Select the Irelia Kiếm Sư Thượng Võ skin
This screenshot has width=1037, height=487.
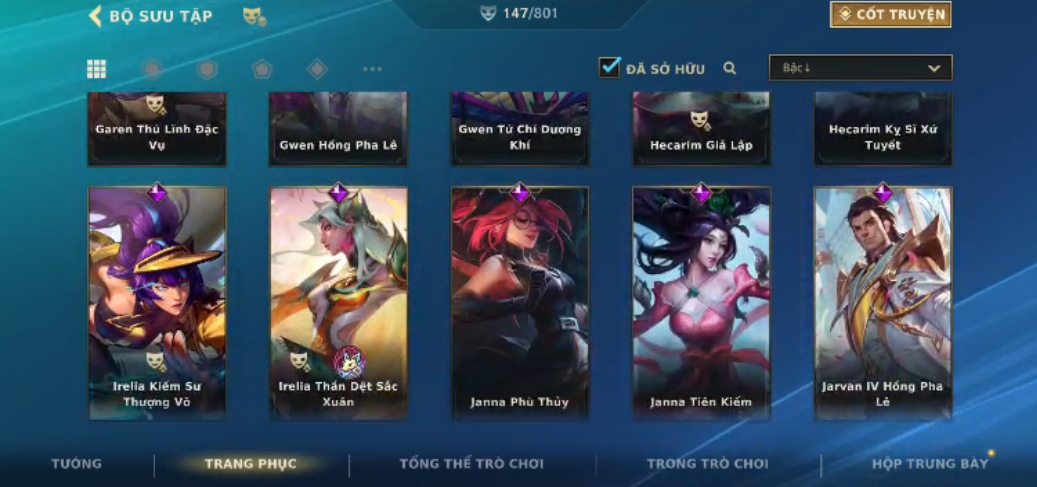click(x=157, y=302)
